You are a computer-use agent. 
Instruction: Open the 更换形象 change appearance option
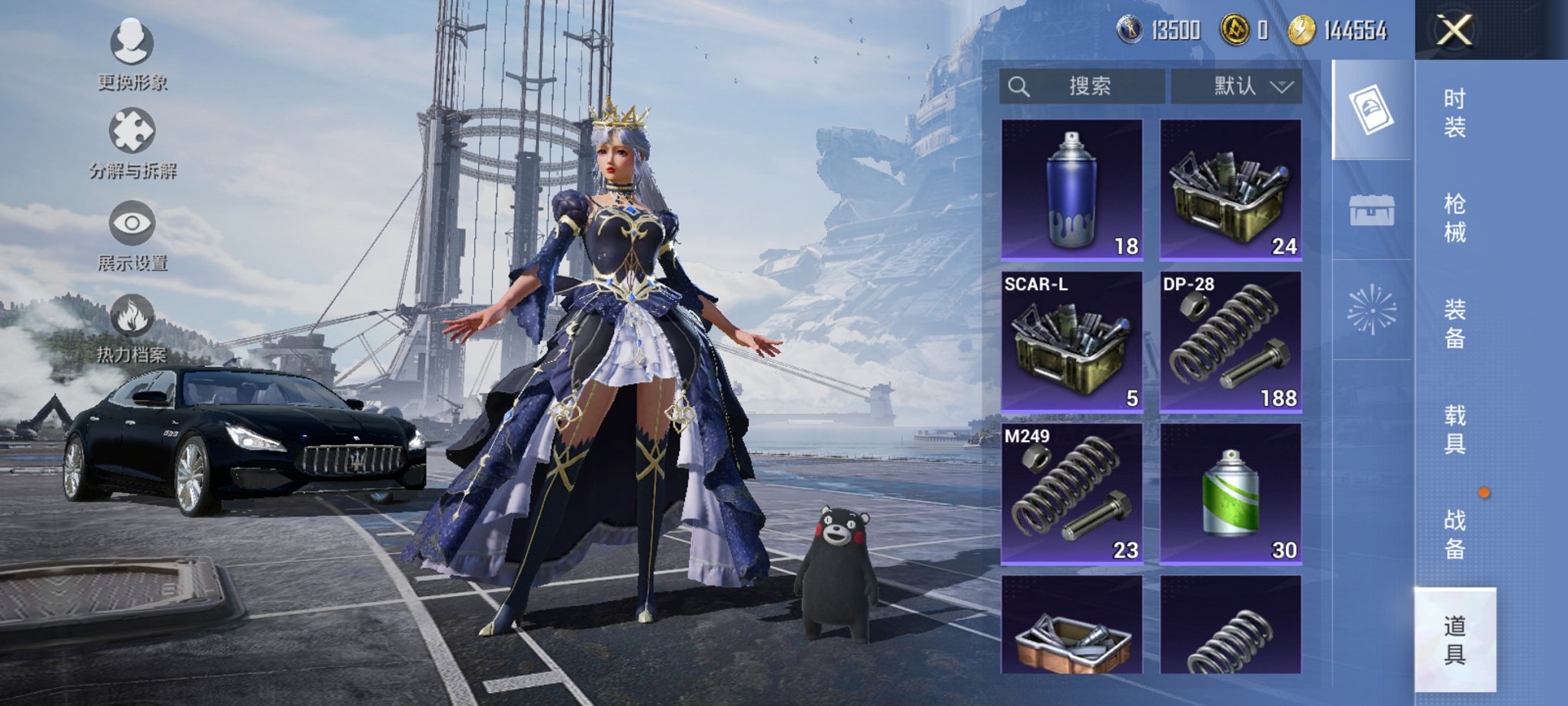click(x=132, y=54)
